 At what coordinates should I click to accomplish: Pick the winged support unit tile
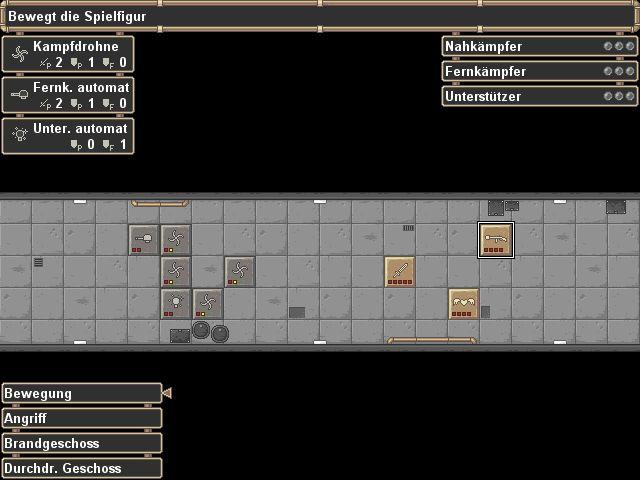(x=464, y=303)
